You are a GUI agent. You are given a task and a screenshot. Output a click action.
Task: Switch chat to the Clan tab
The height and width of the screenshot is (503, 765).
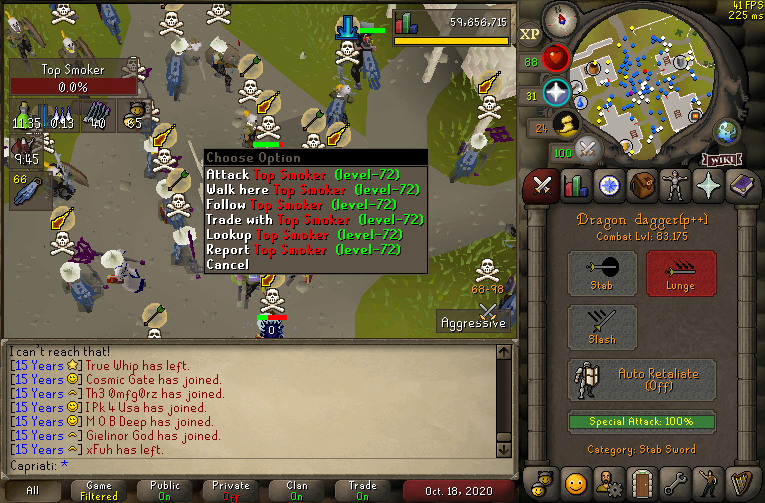point(297,490)
